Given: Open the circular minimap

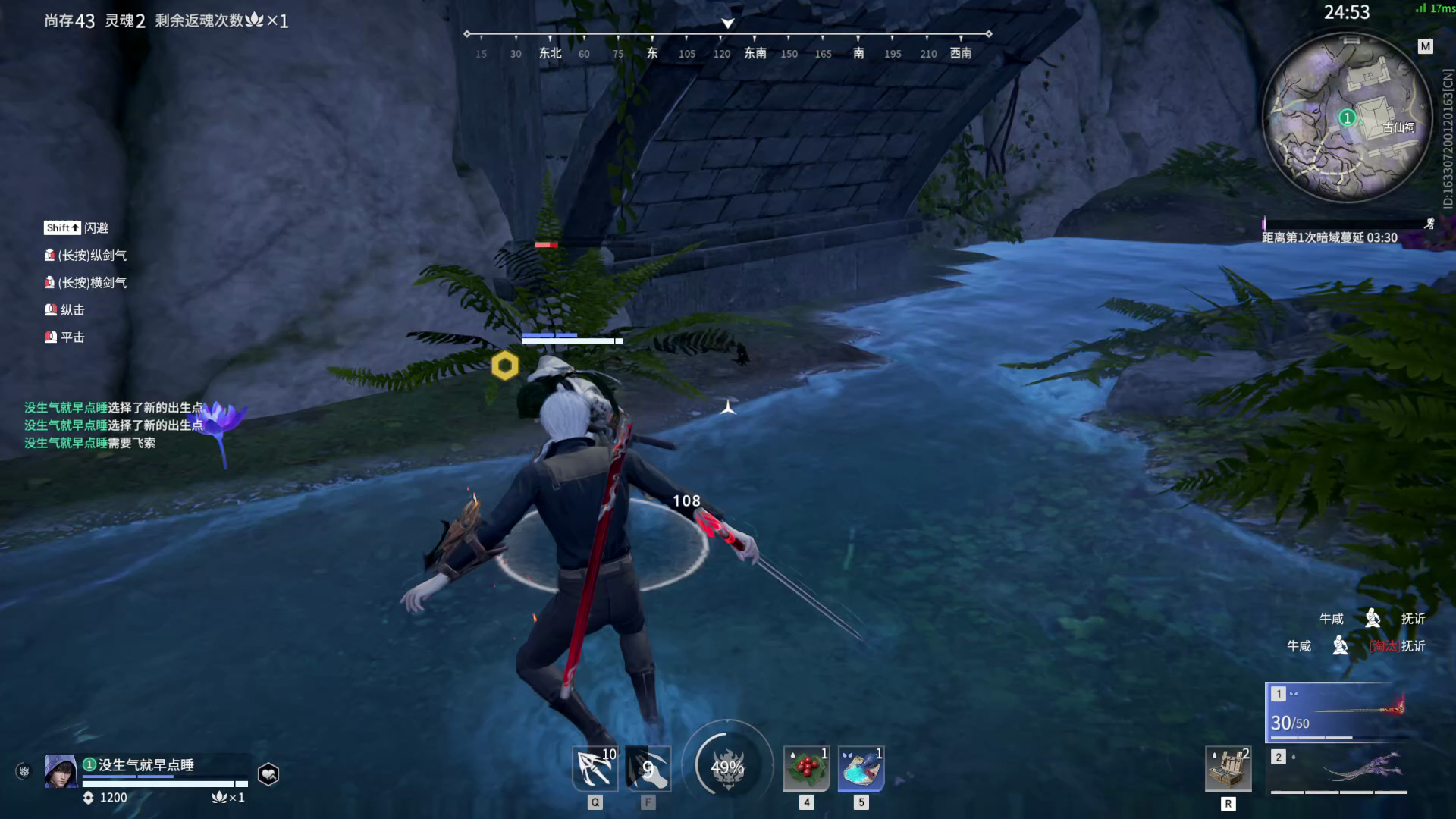Looking at the screenshot, I should [1346, 118].
